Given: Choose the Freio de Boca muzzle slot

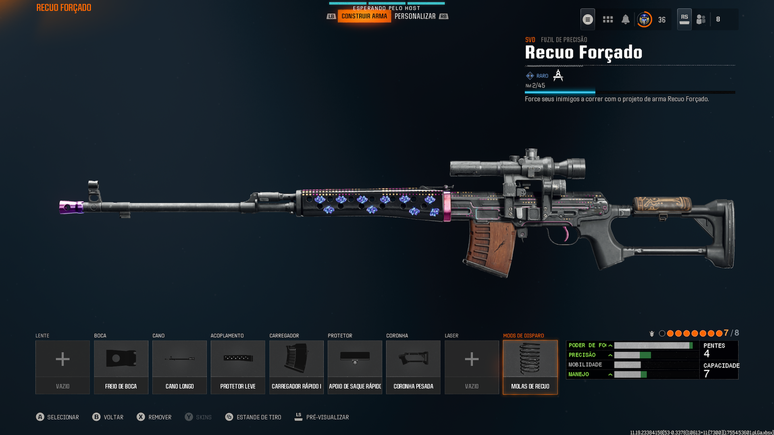Looking at the screenshot, I should pos(121,366).
